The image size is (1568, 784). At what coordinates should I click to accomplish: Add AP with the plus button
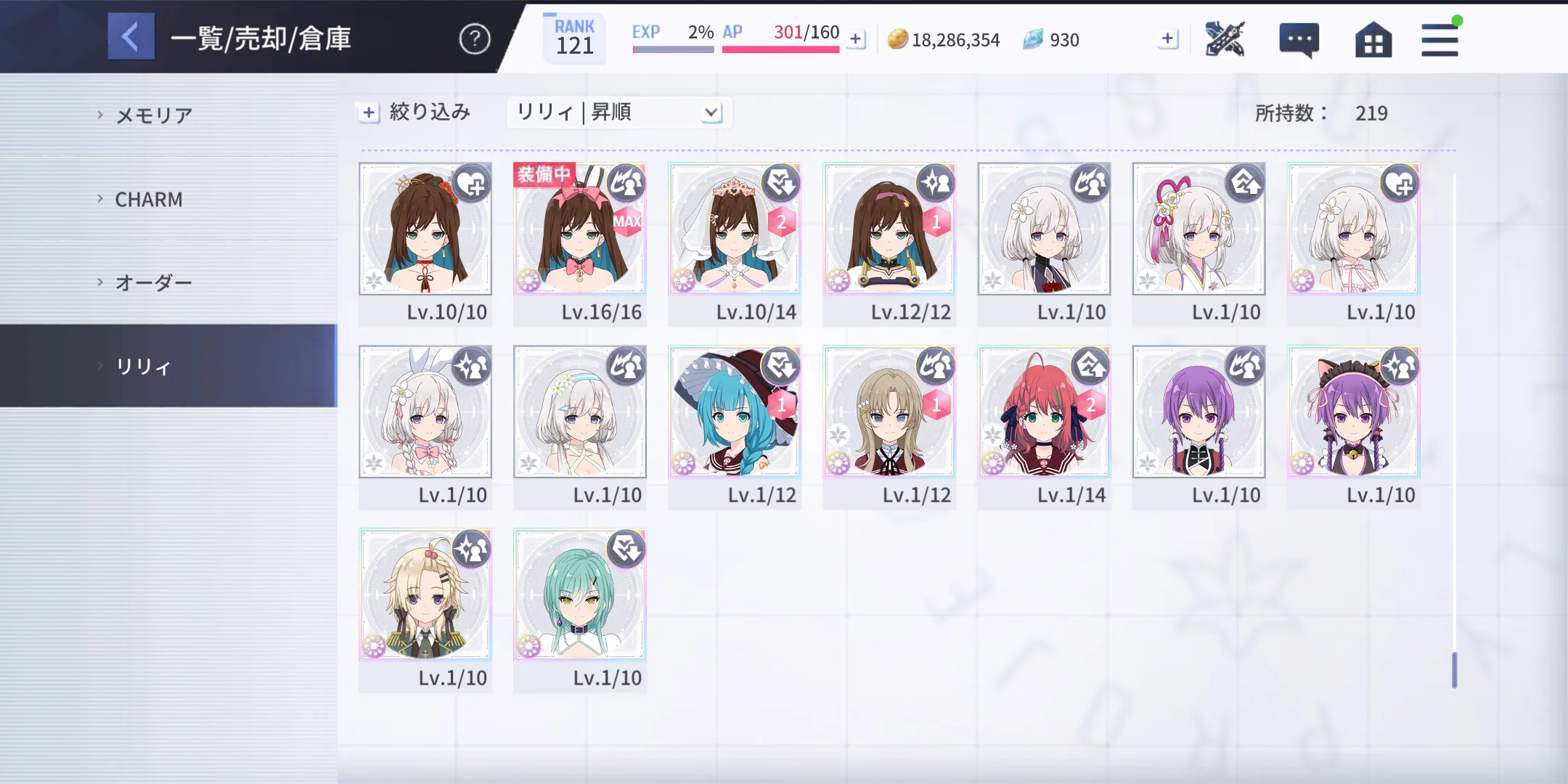pos(857,39)
